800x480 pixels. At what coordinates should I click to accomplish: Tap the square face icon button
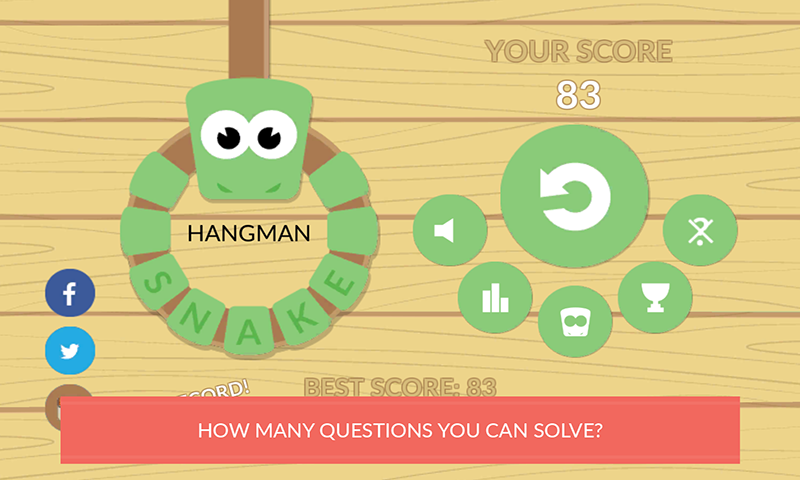click(575, 323)
